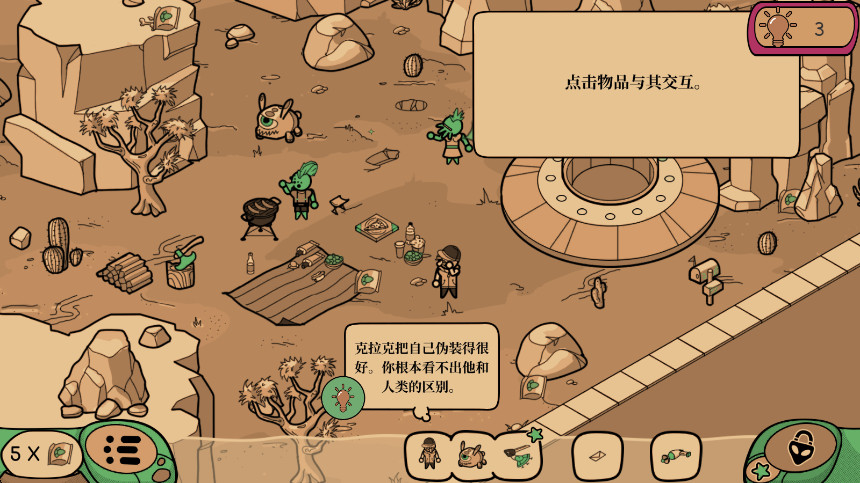Tap the green lightbulb hint bubble
Image resolution: width=860 pixels, height=483 pixels.
point(343,398)
